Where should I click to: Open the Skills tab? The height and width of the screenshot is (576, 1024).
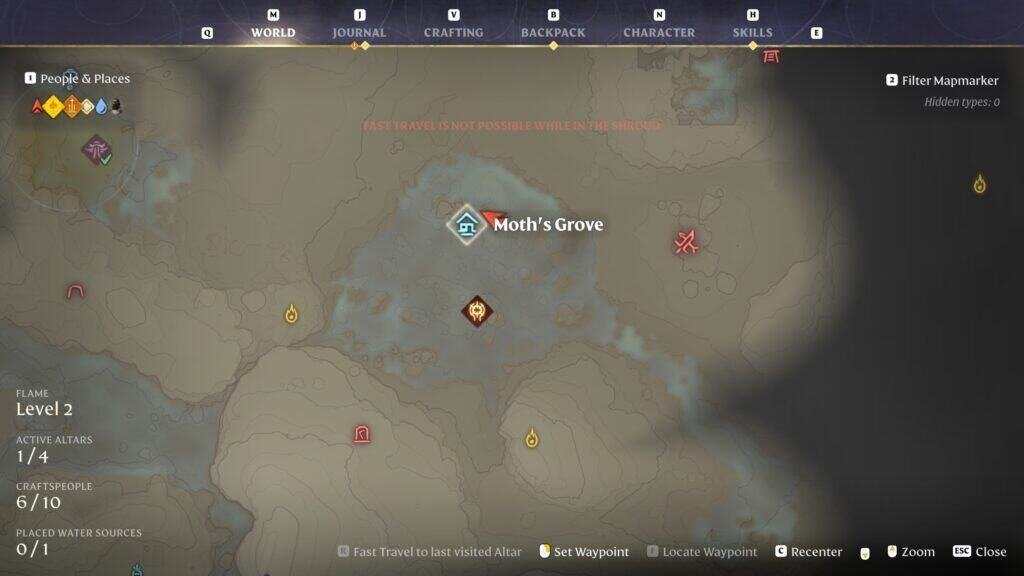point(752,32)
